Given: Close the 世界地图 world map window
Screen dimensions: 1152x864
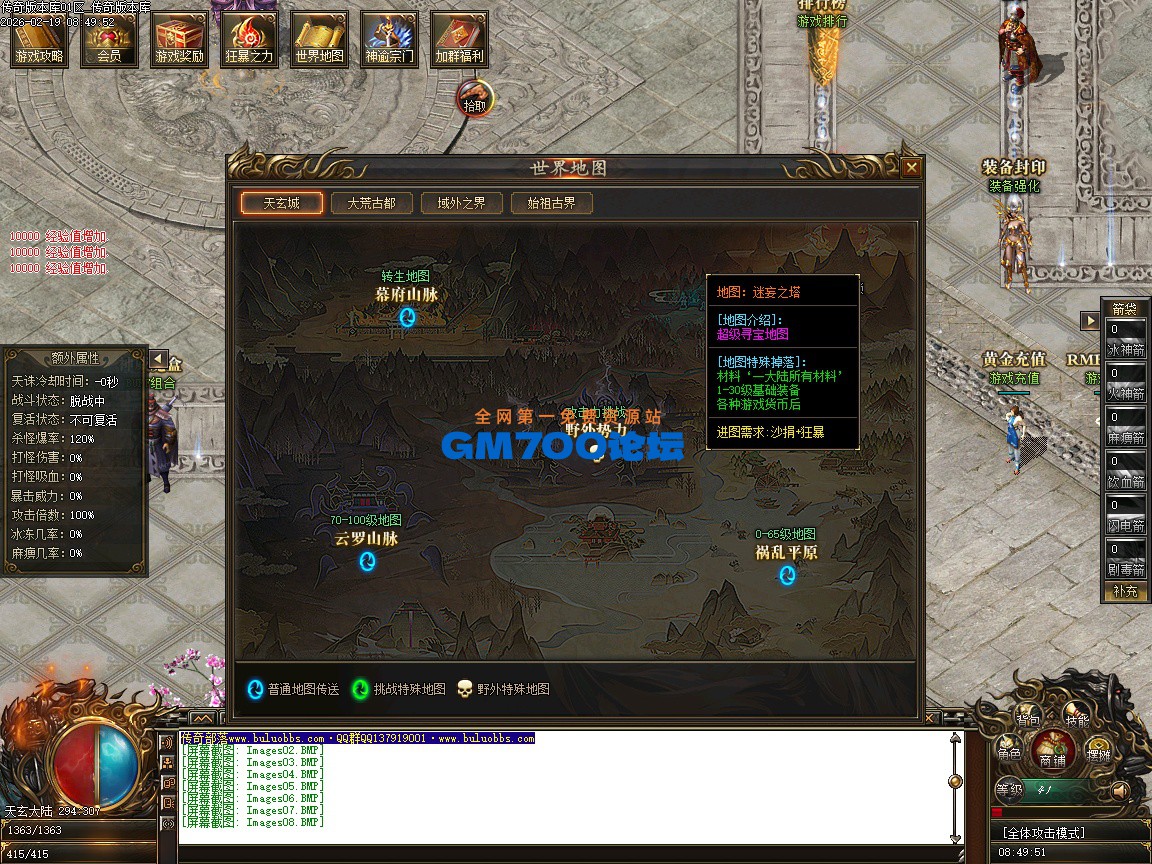Looking at the screenshot, I should click(x=911, y=168).
